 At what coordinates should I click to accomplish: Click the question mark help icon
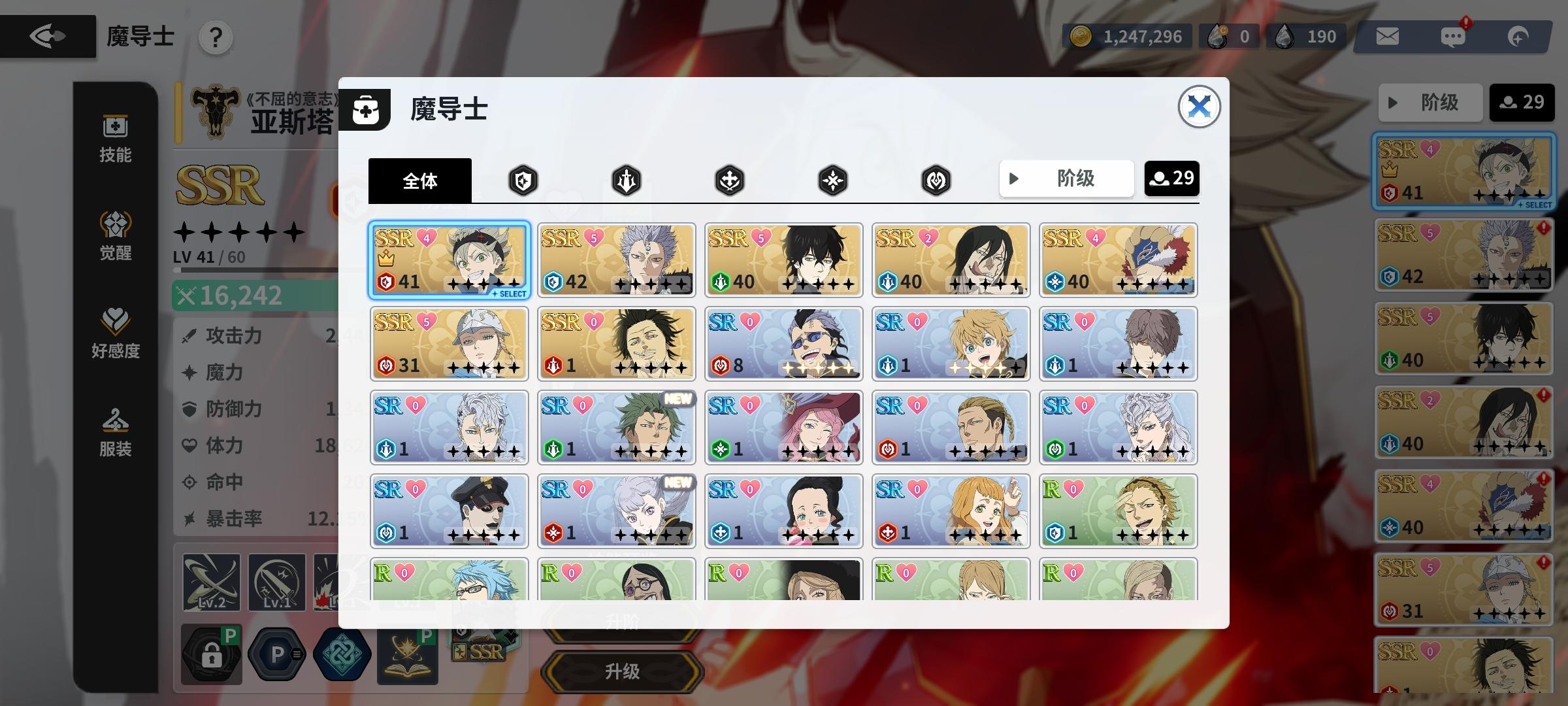click(216, 38)
